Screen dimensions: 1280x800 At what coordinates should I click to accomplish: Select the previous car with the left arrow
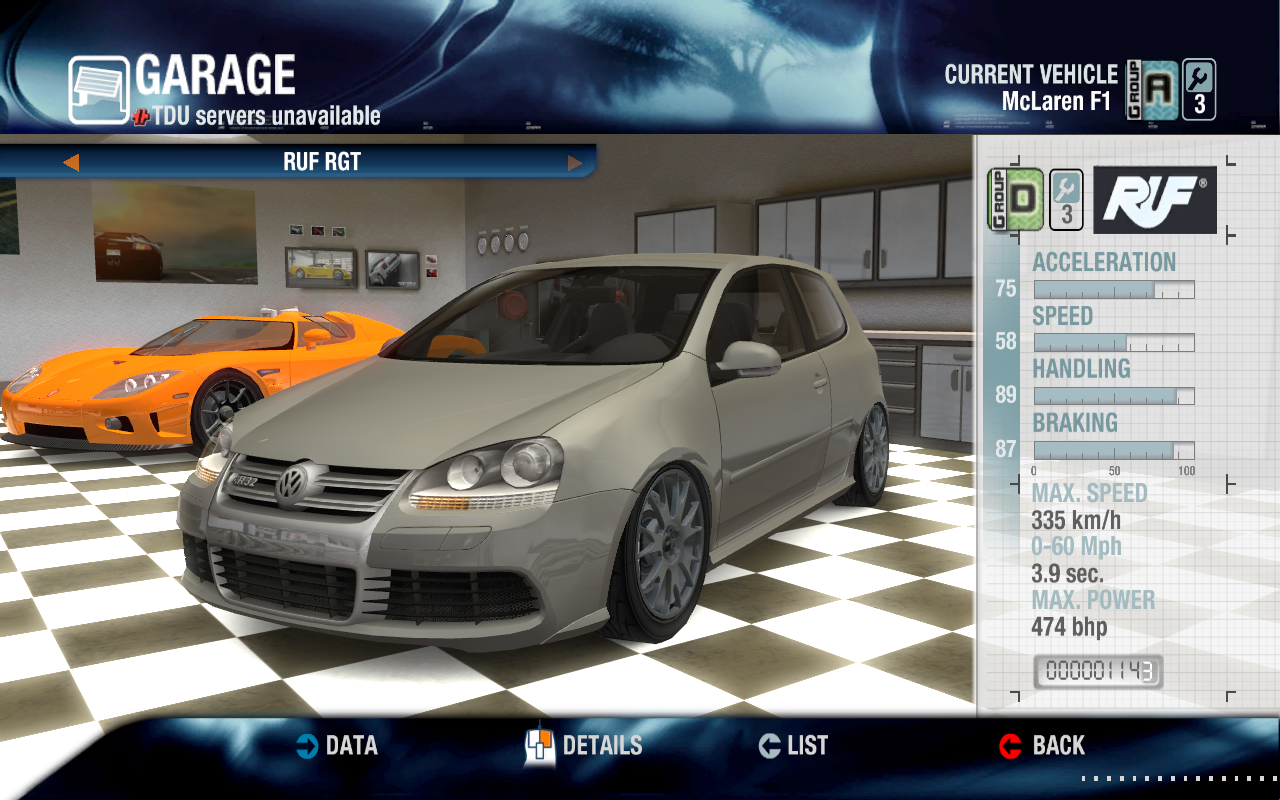71,162
